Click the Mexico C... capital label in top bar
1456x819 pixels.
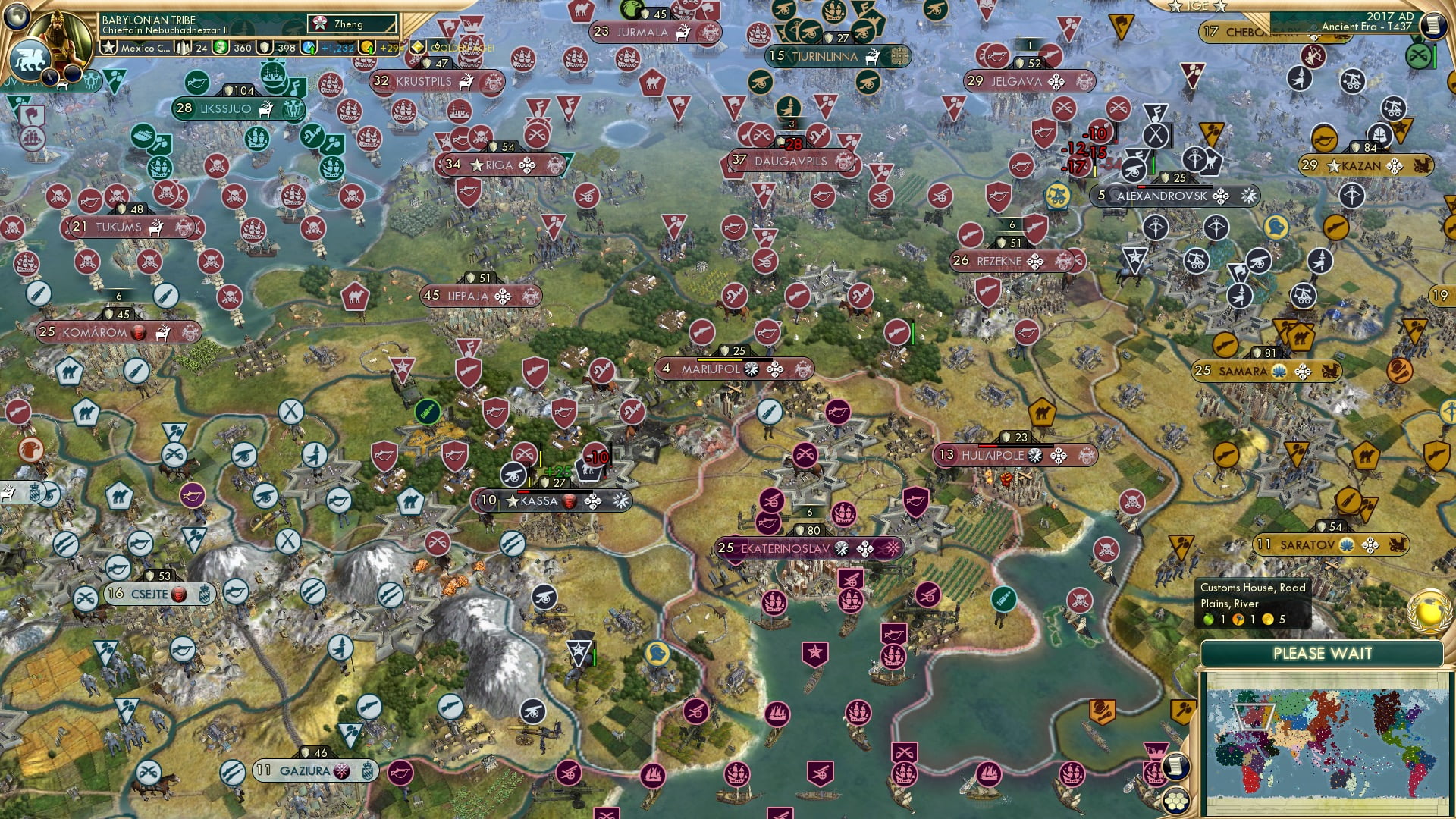click(x=146, y=48)
